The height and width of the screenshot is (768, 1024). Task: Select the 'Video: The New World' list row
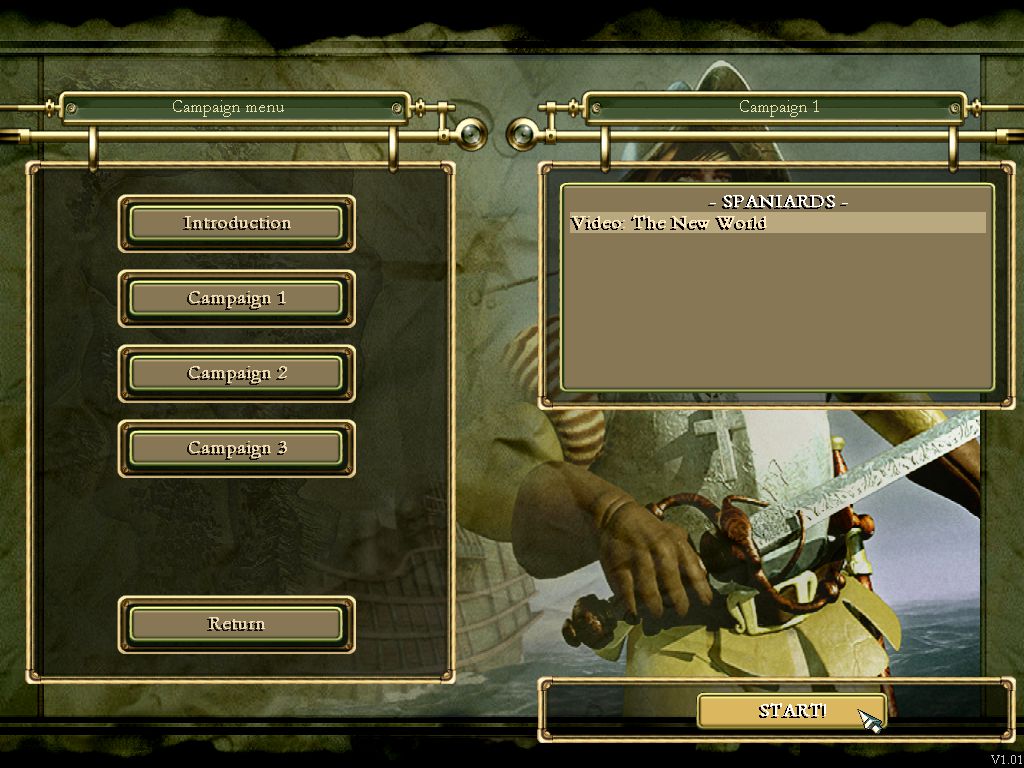776,223
